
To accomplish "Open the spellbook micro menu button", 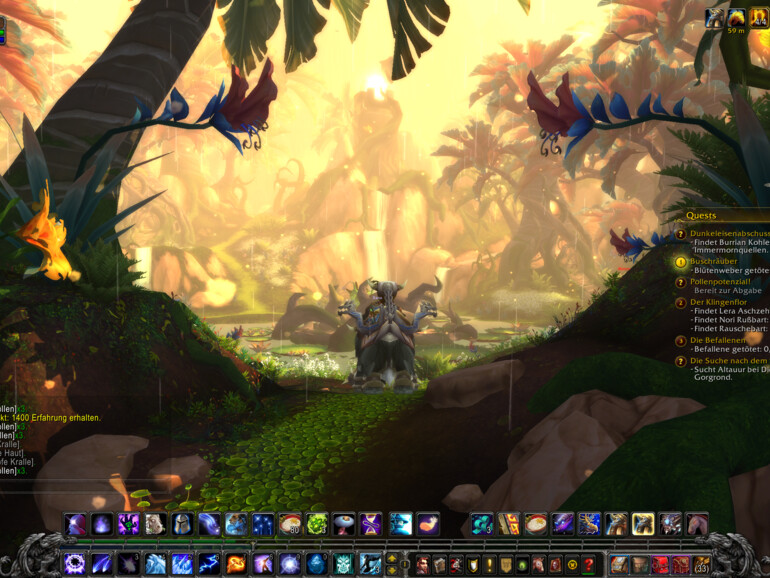I will (440, 564).
